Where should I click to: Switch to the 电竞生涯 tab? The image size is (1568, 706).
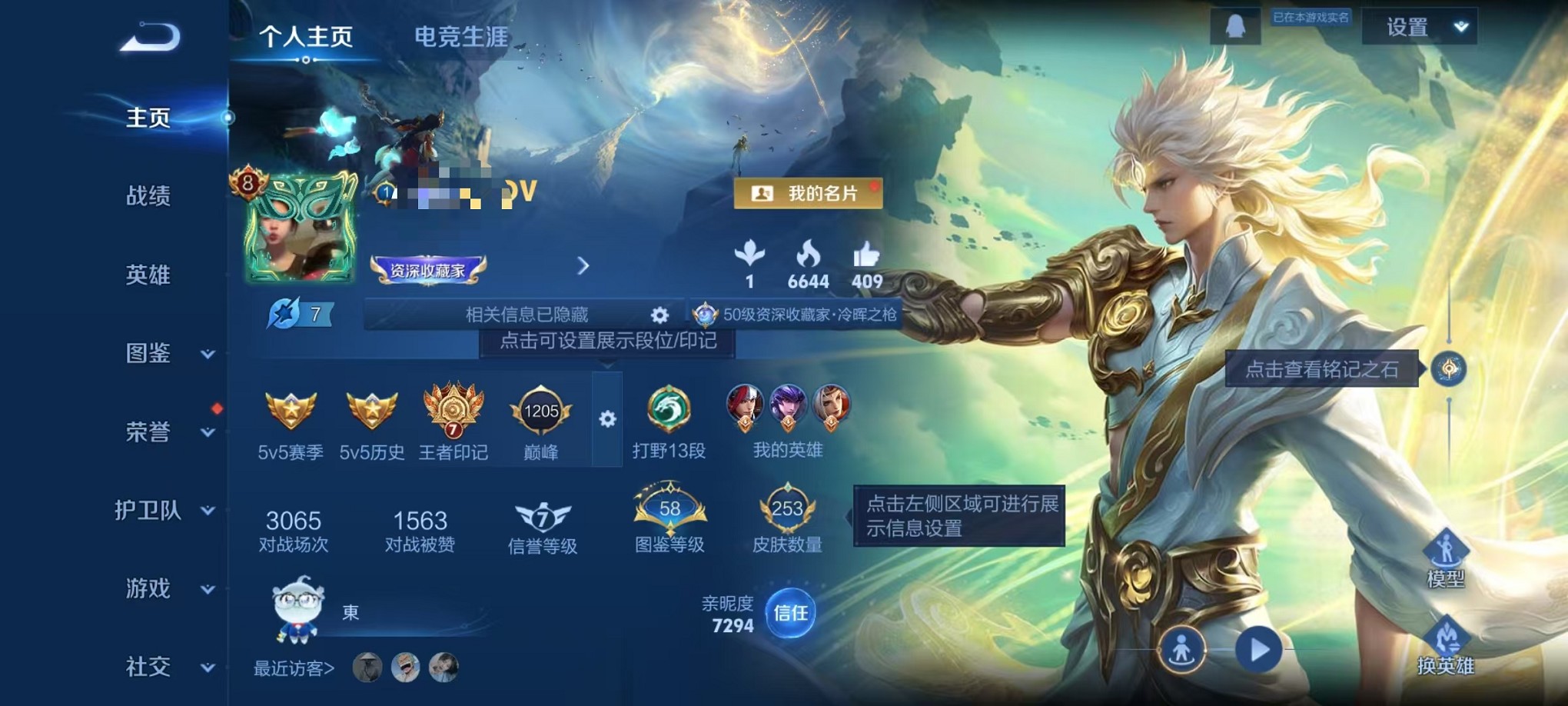[459, 37]
